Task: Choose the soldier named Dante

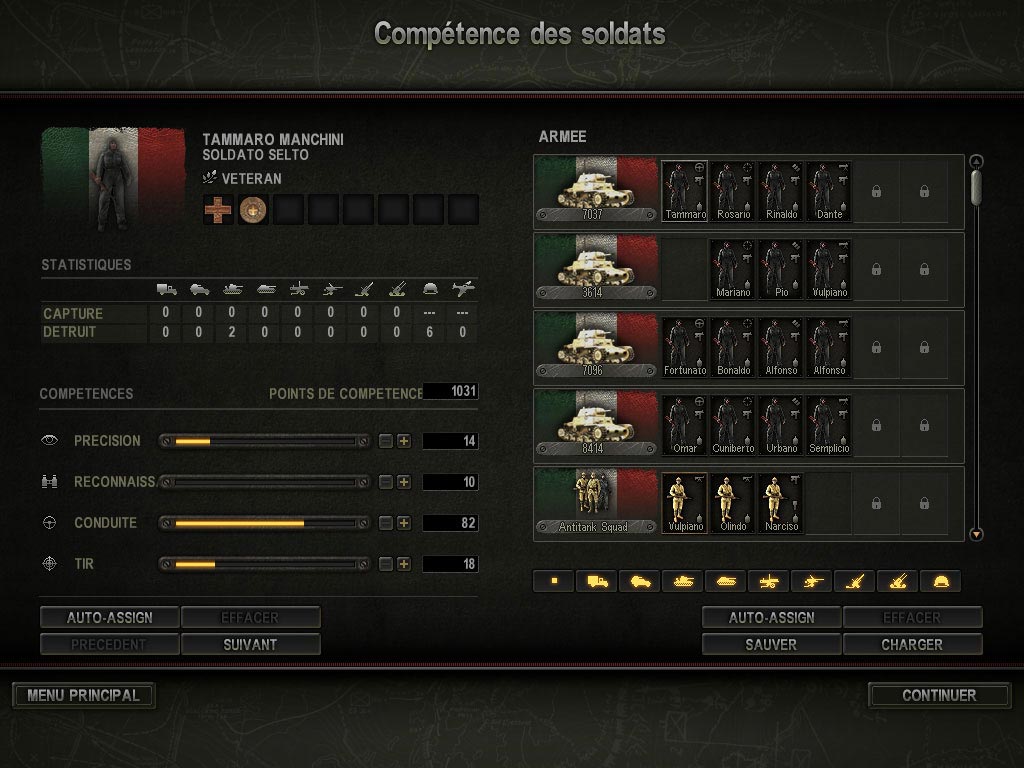Action: coord(829,190)
